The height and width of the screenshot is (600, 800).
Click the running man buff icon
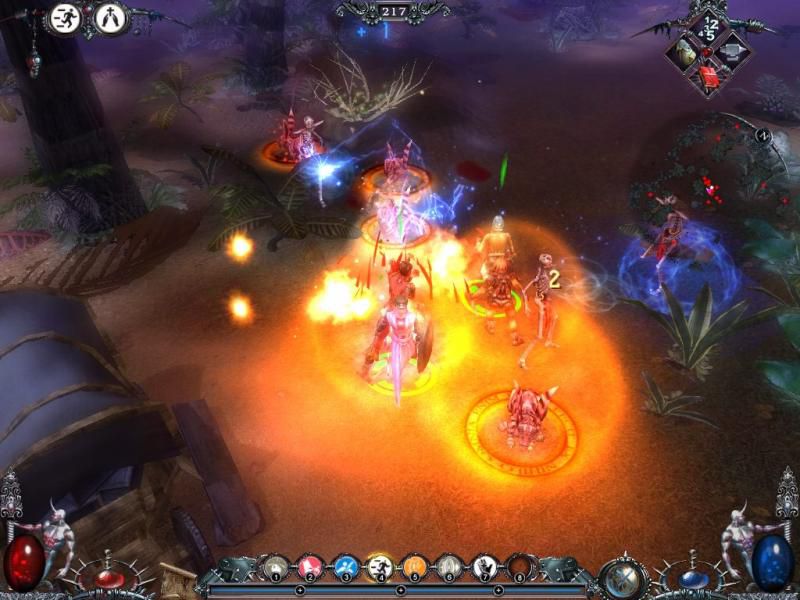(66, 19)
